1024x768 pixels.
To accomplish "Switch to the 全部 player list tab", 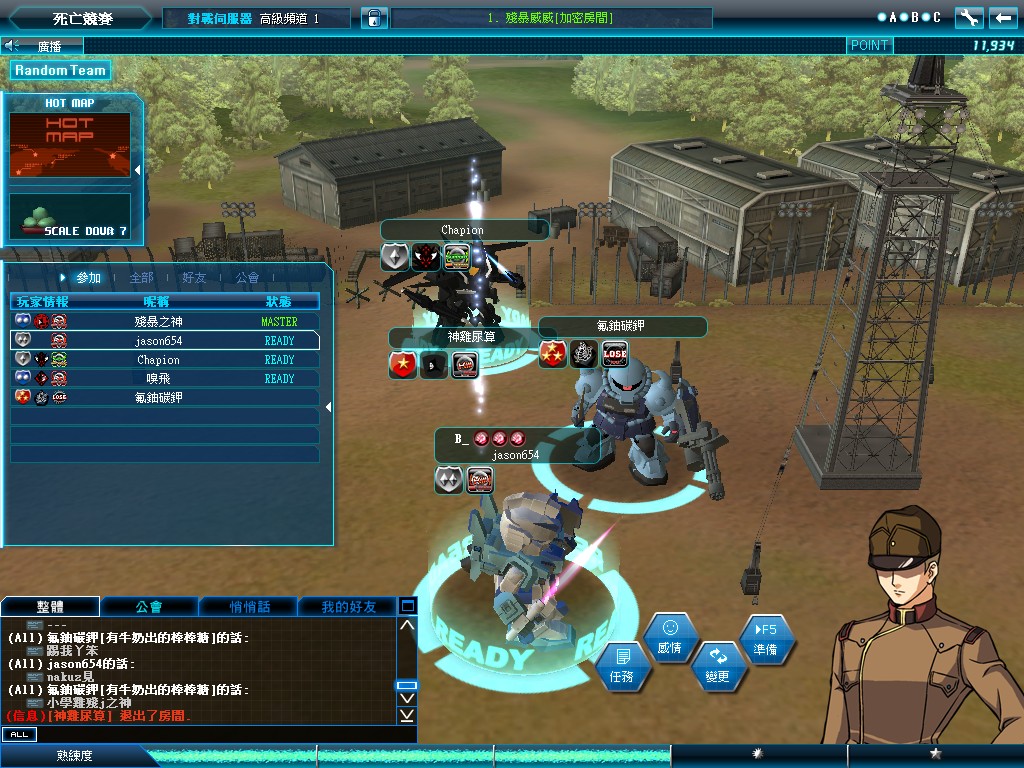I will pyautogui.click(x=142, y=278).
